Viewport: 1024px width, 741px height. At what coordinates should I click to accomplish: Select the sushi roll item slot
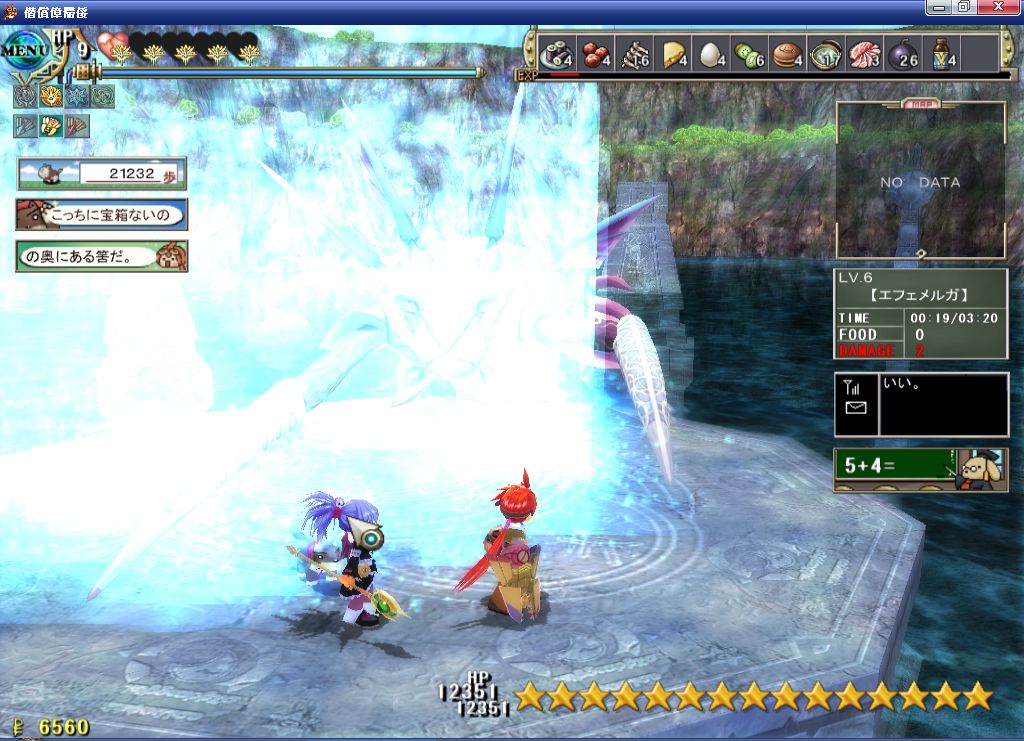click(556, 53)
